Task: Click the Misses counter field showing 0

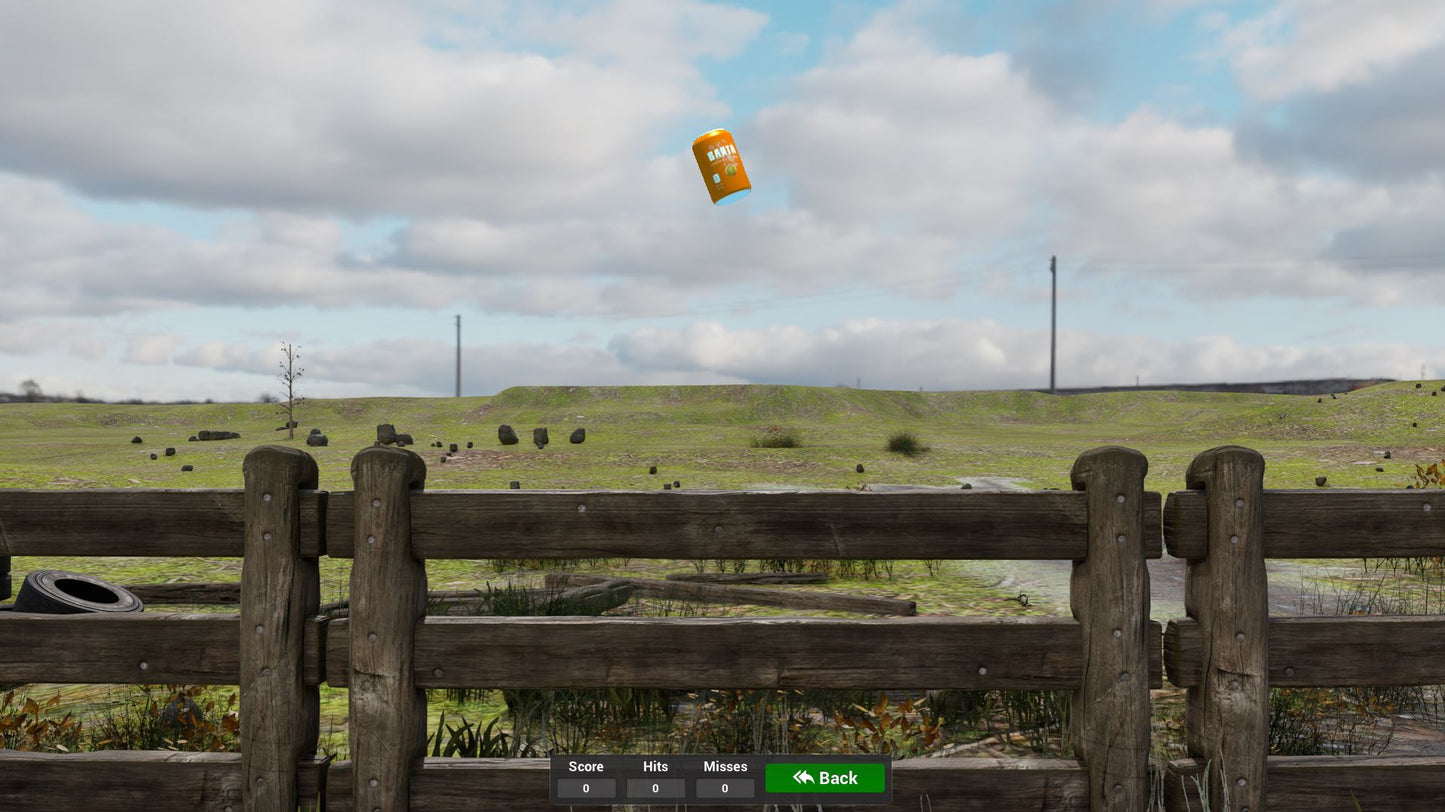Action: (x=724, y=788)
